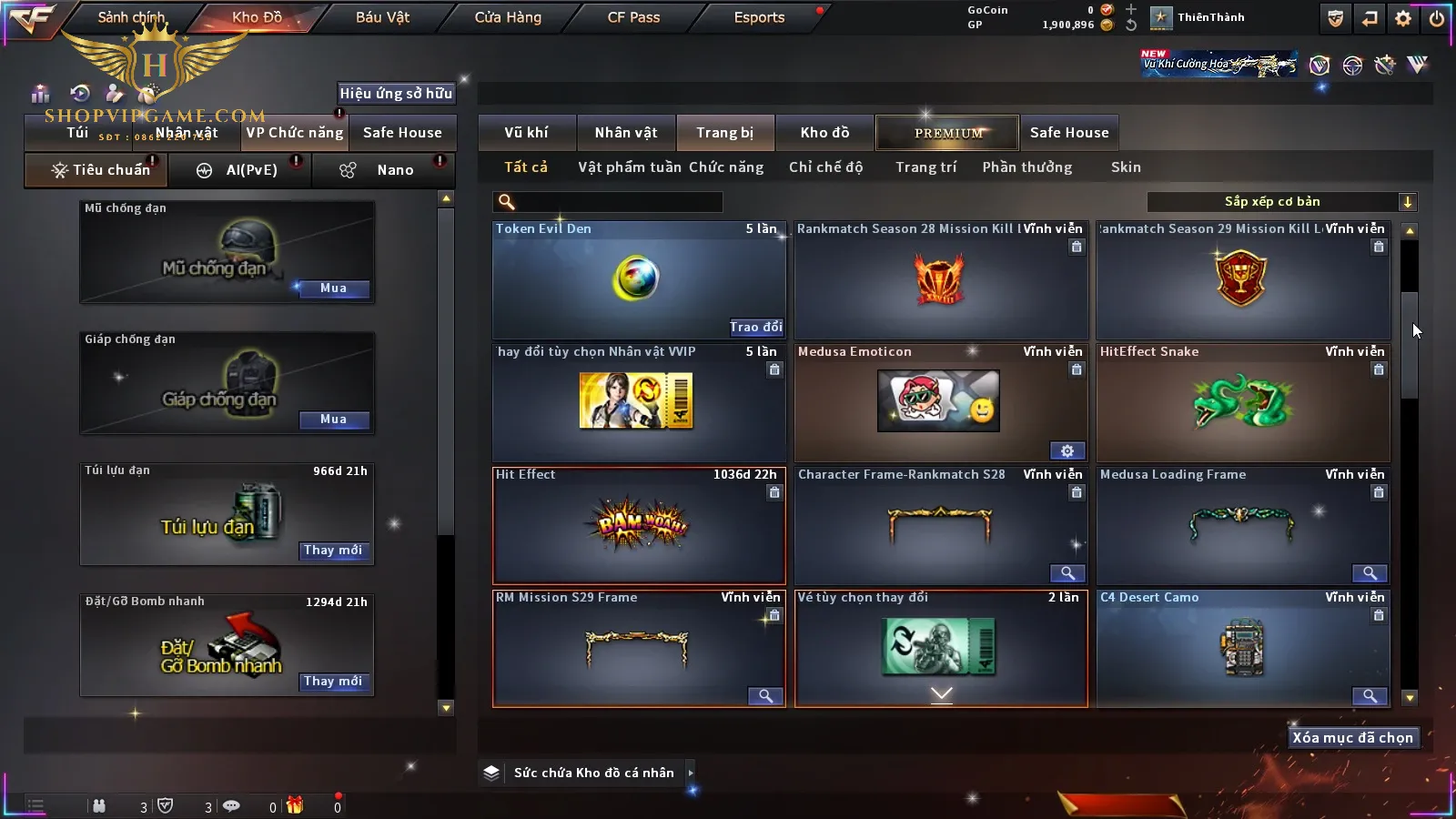1456x819 pixels.
Task: Switch to the Nano tab
Action: pyautogui.click(x=394, y=170)
